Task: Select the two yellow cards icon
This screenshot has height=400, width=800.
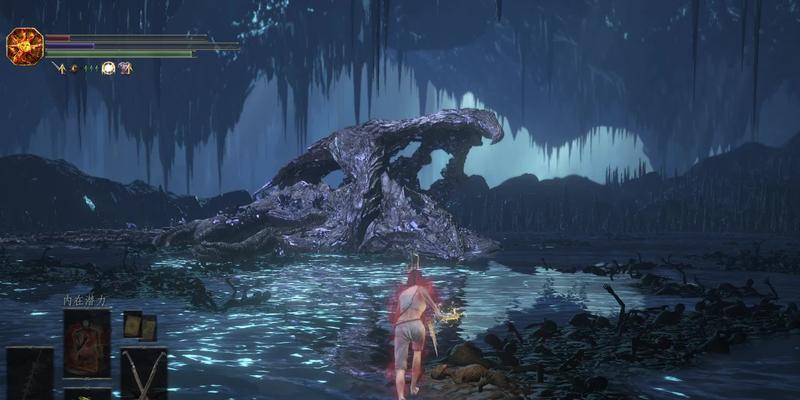Action: click(139, 325)
